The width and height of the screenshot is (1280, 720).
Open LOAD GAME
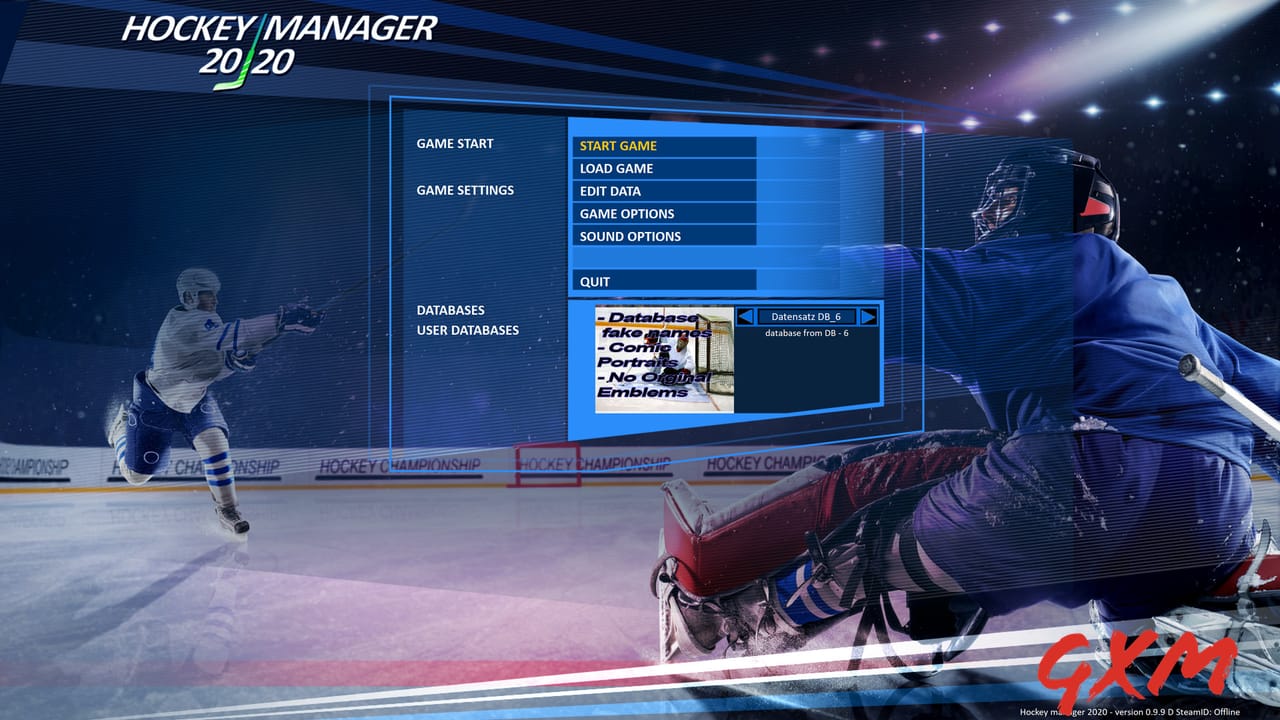click(x=615, y=168)
